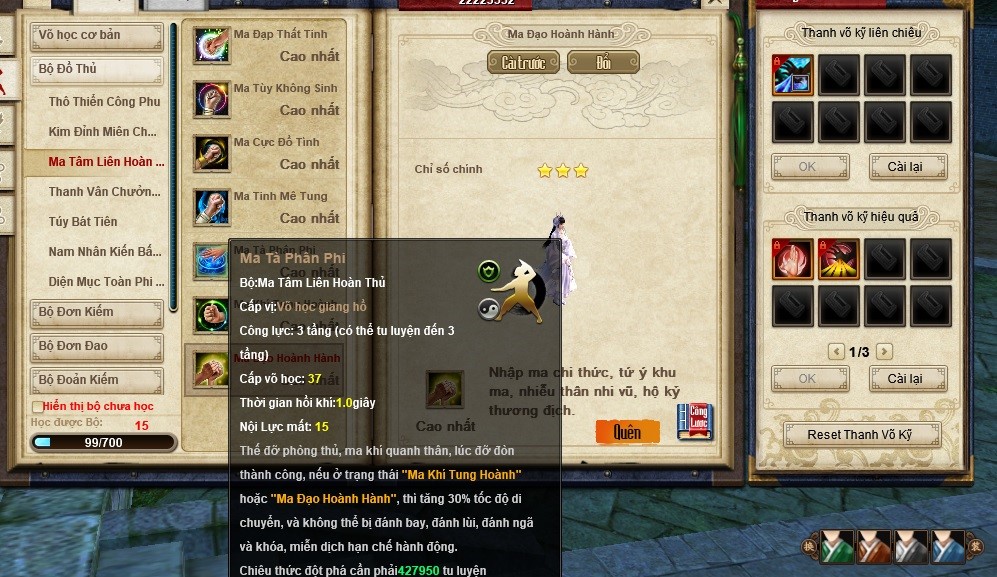Go to the previous skill with Cái trước
The image size is (997, 577).
click(523, 63)
